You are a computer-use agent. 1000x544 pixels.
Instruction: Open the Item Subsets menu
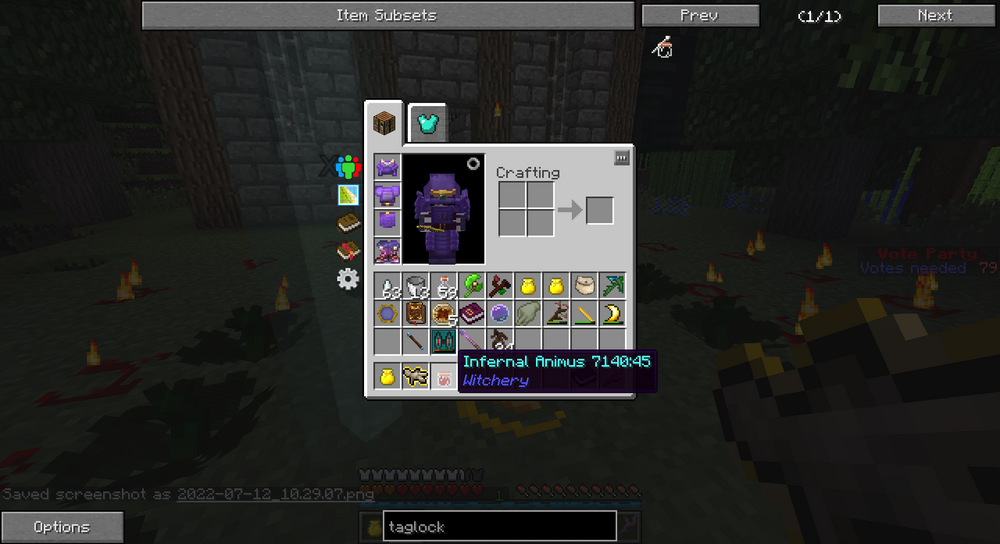[387, 15]
